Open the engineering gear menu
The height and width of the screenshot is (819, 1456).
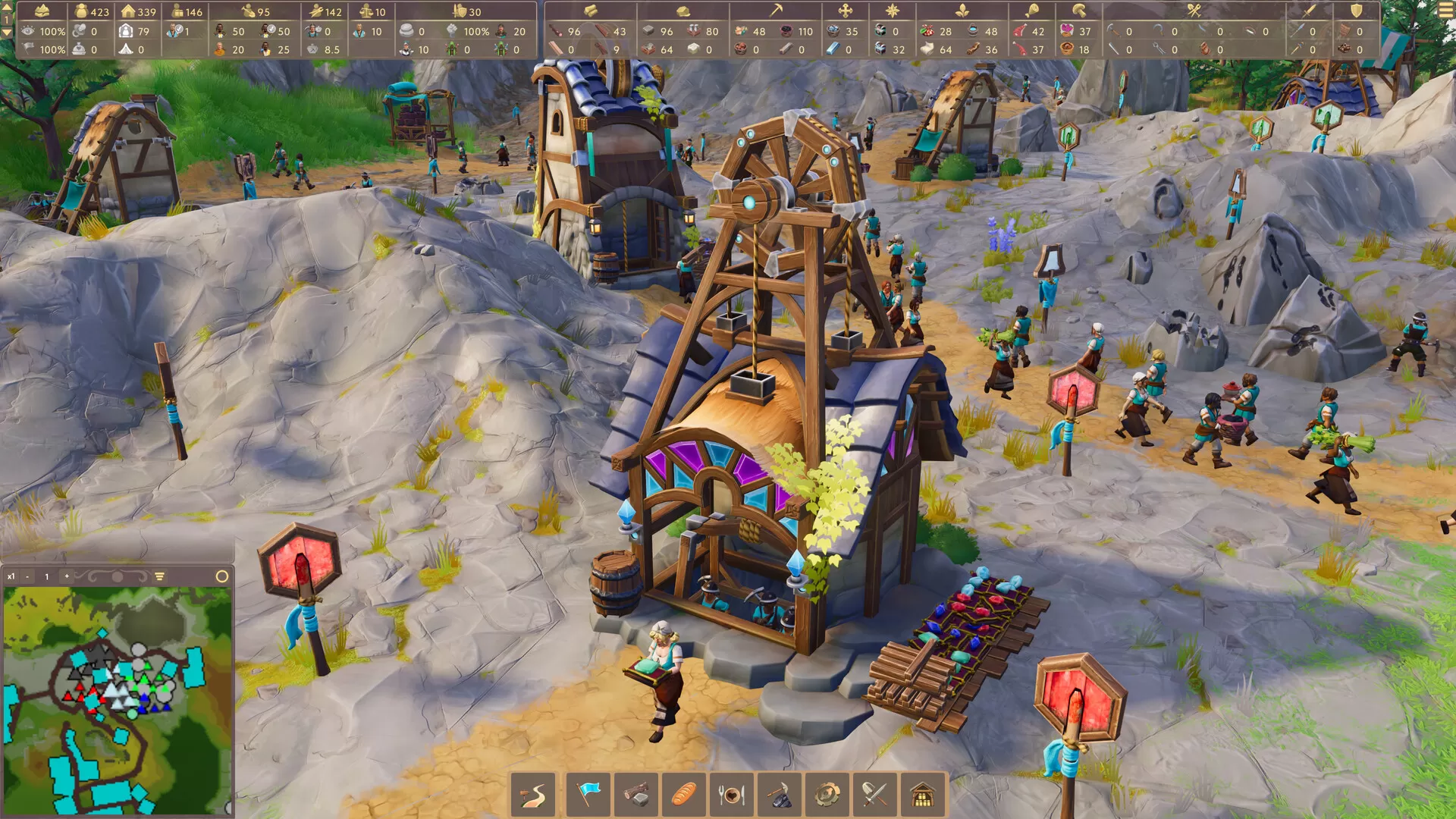pyautogui.click(x=829, y=793)
